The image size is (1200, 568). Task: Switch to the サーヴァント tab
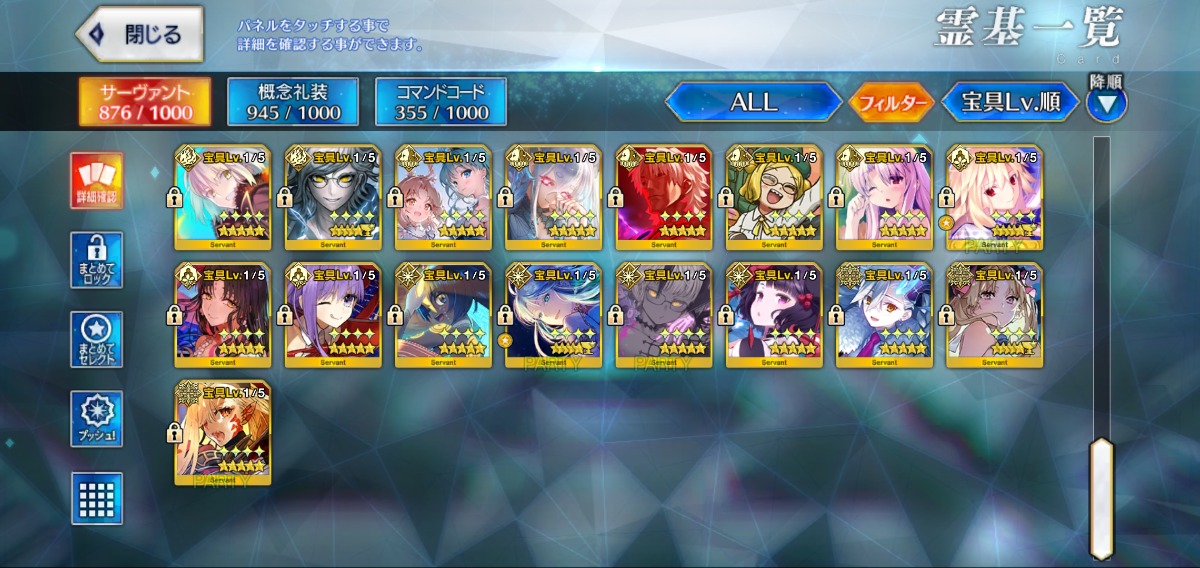[x=145, y=101]
